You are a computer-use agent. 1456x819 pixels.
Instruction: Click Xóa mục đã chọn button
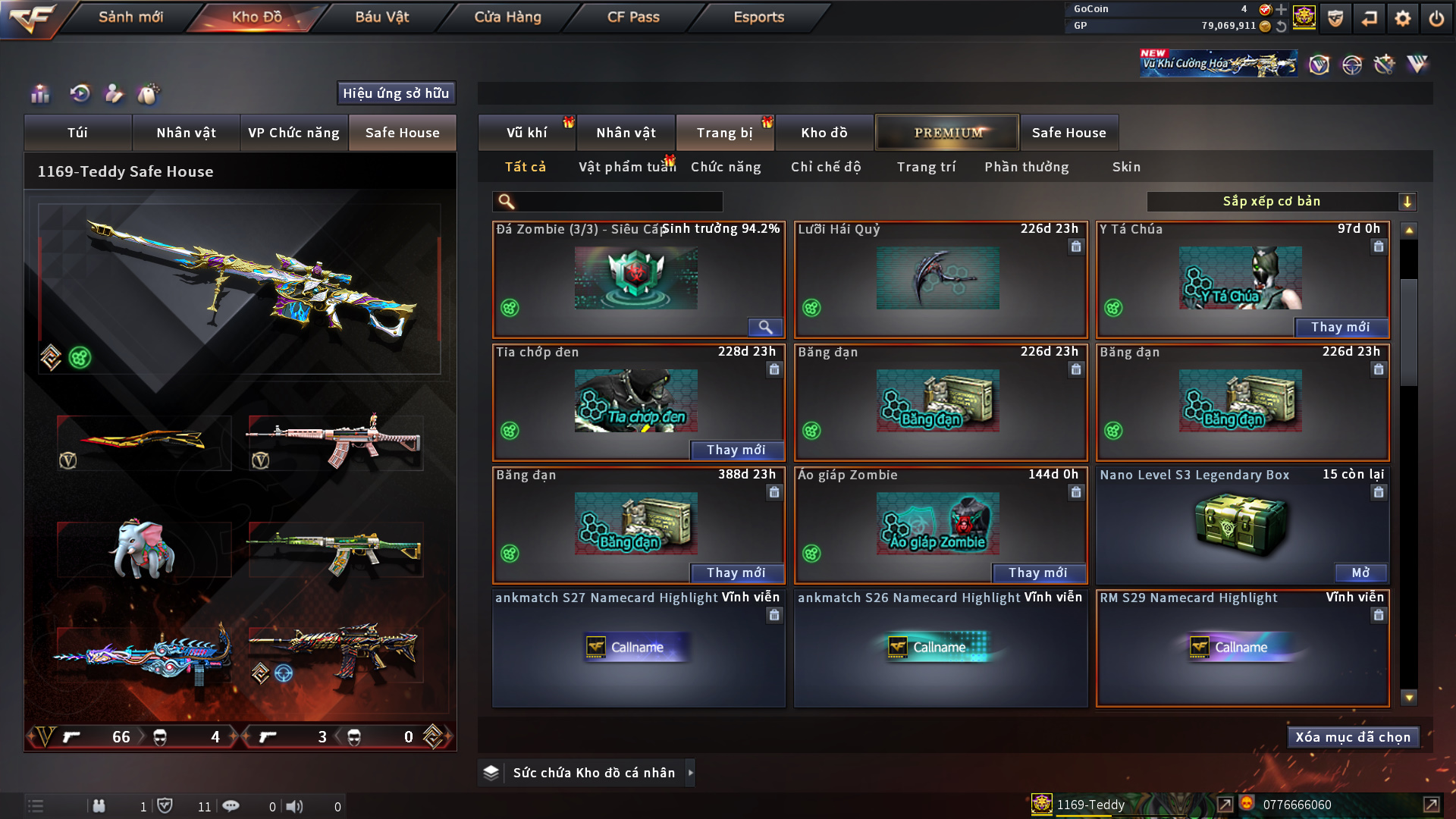coord(1353,737)
